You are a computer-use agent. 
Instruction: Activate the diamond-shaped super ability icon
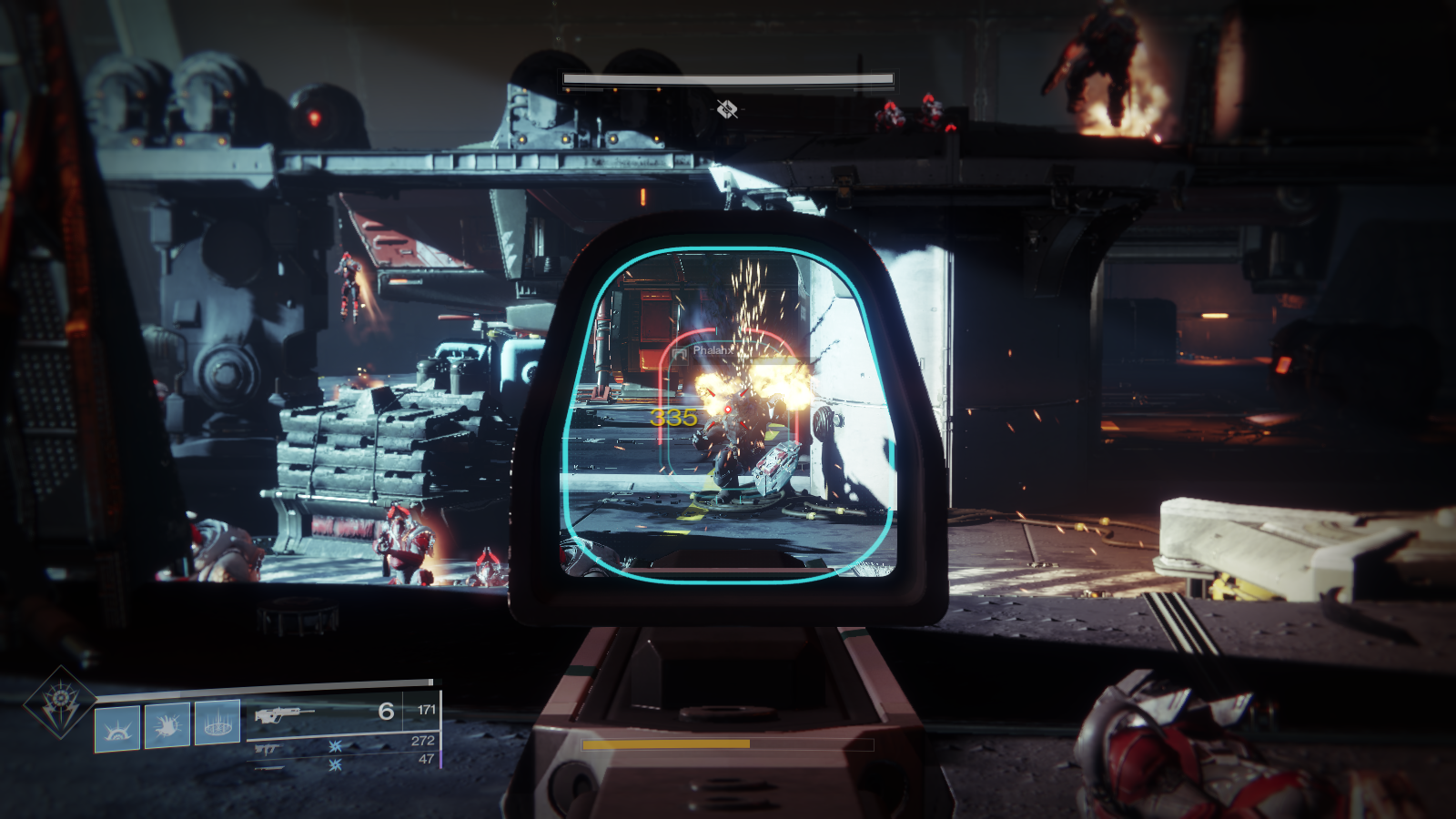(59, 701)
